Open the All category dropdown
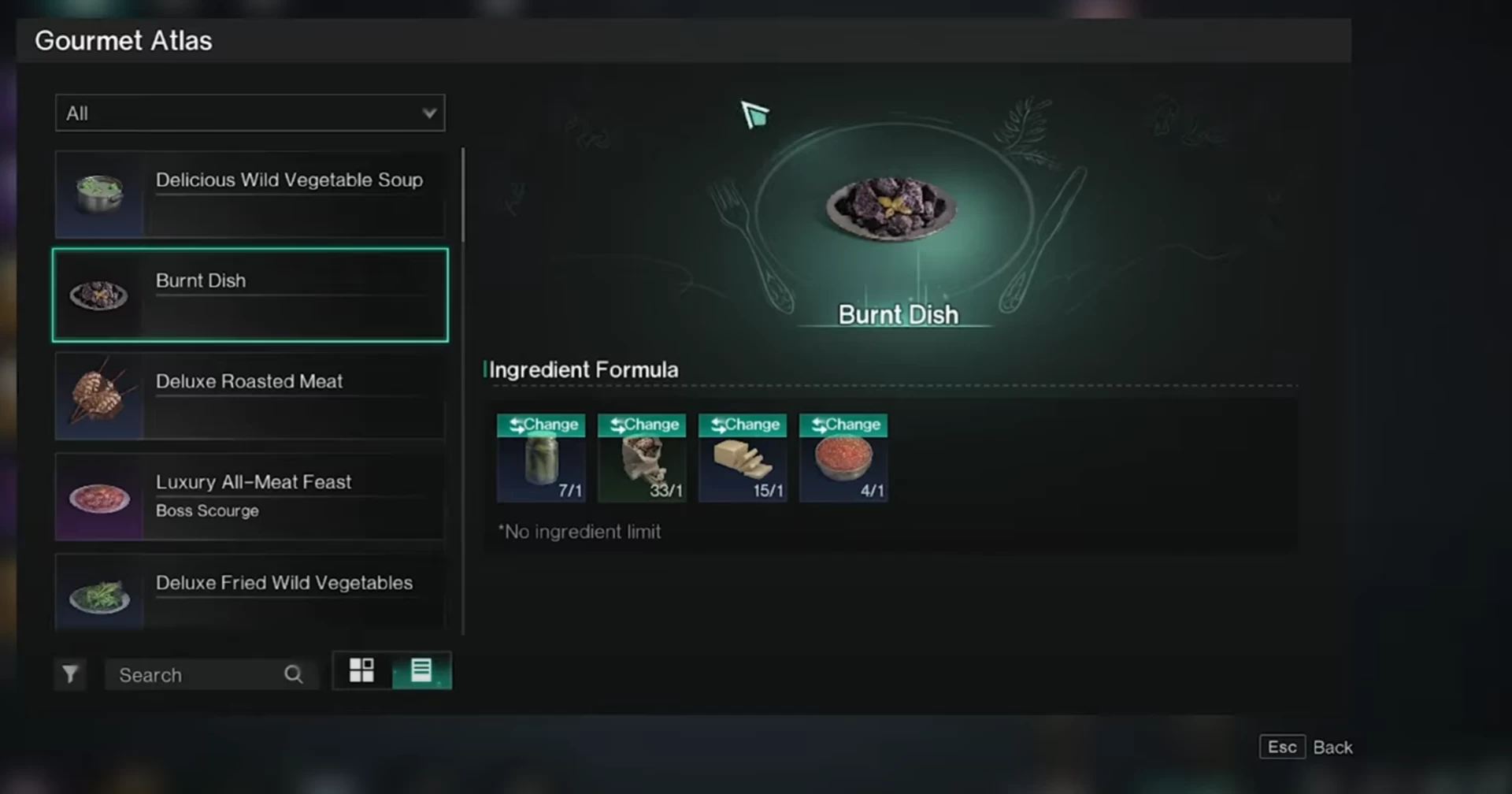This screenshot has height=794, width=1512. tap(250, 113)
